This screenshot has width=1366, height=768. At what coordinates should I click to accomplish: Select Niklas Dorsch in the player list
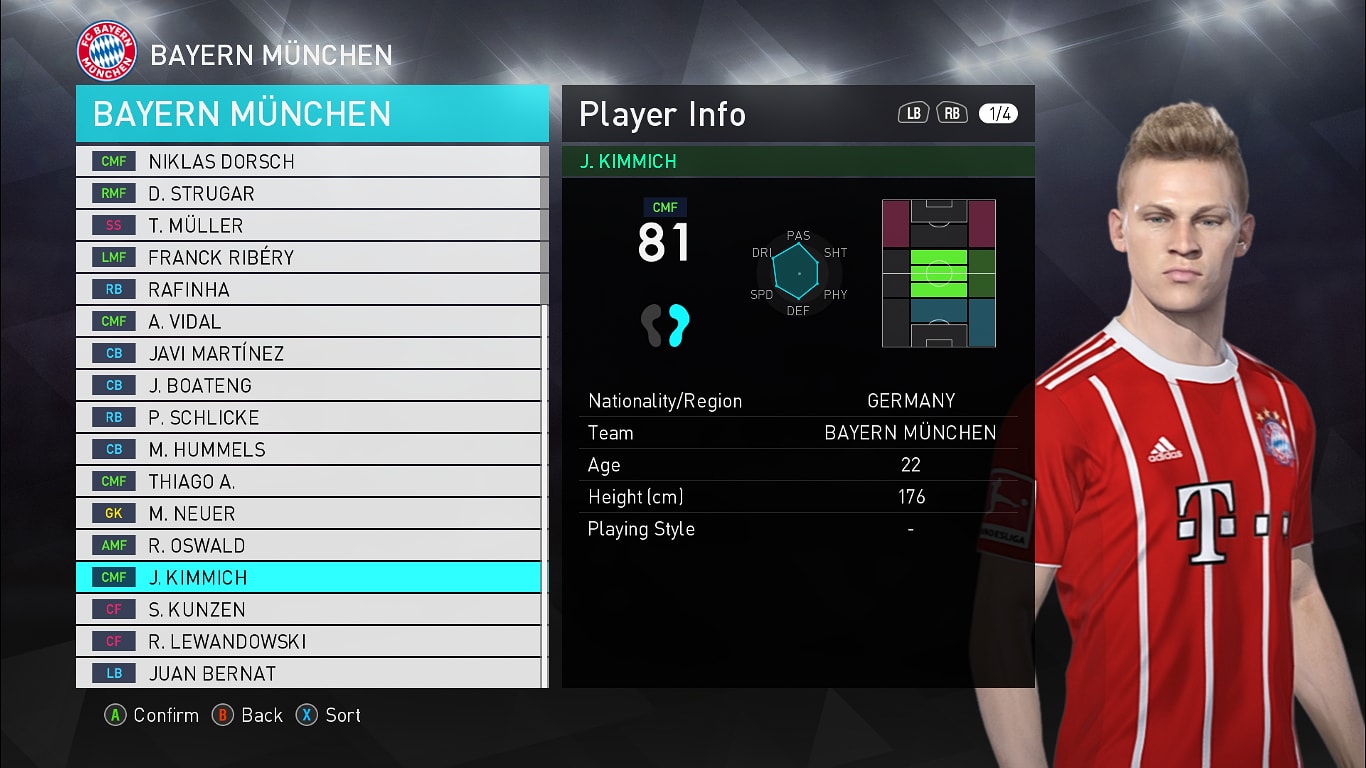[x=310, y=161]
